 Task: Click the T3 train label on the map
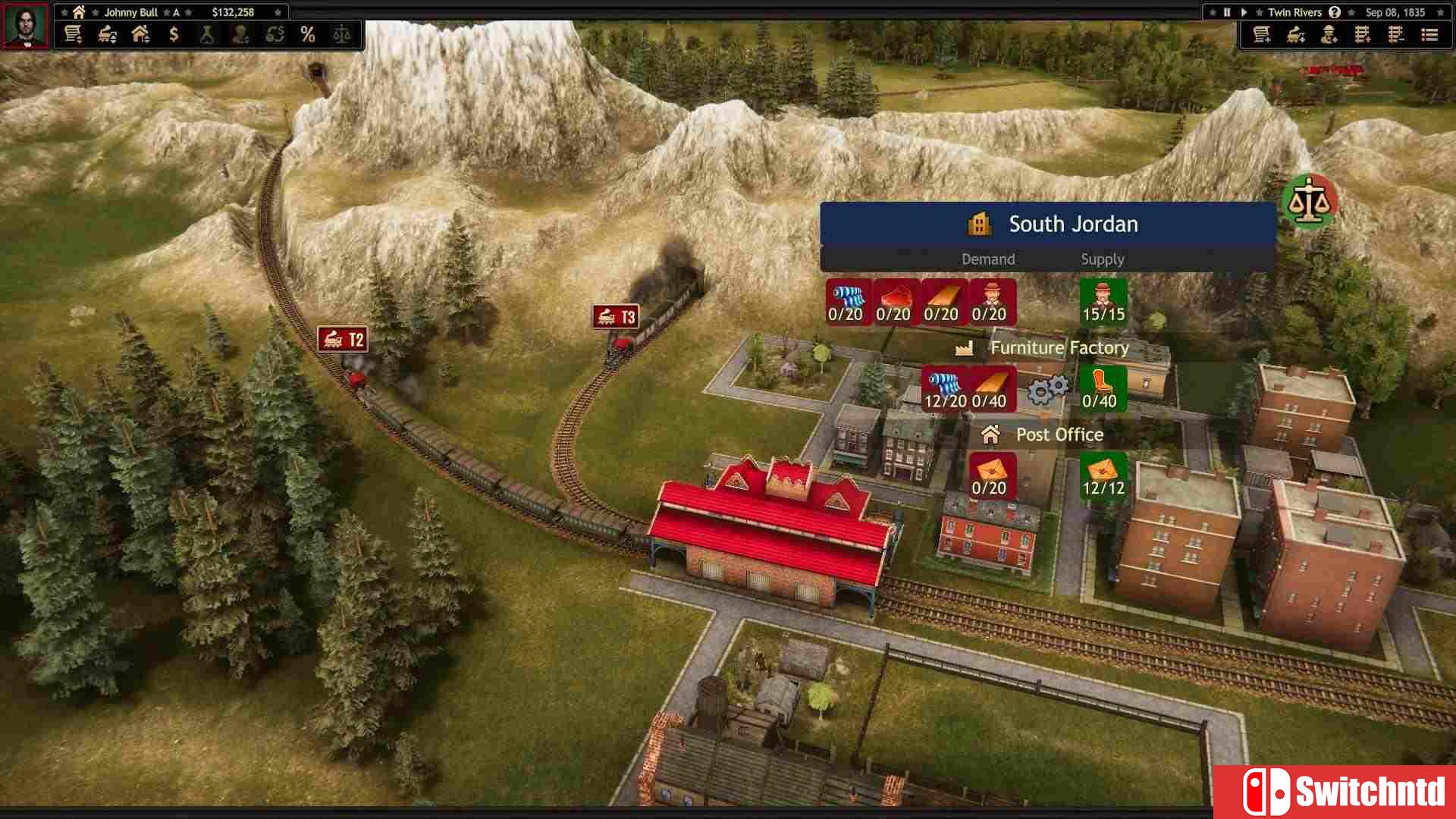[614, 317]
